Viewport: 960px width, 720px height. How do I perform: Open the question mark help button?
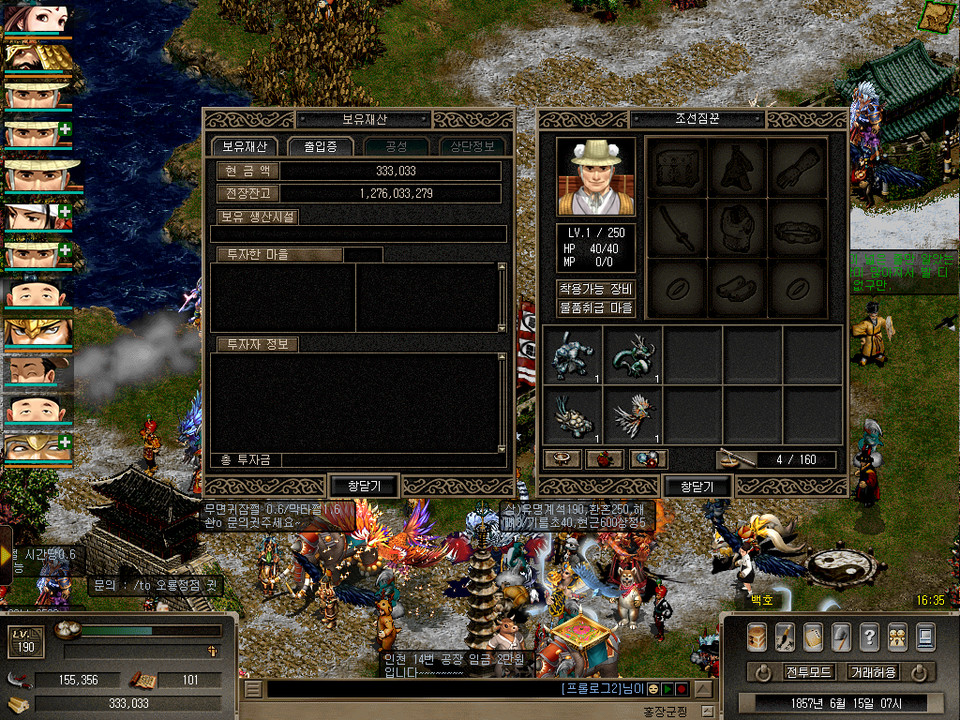tap(869, 636)
